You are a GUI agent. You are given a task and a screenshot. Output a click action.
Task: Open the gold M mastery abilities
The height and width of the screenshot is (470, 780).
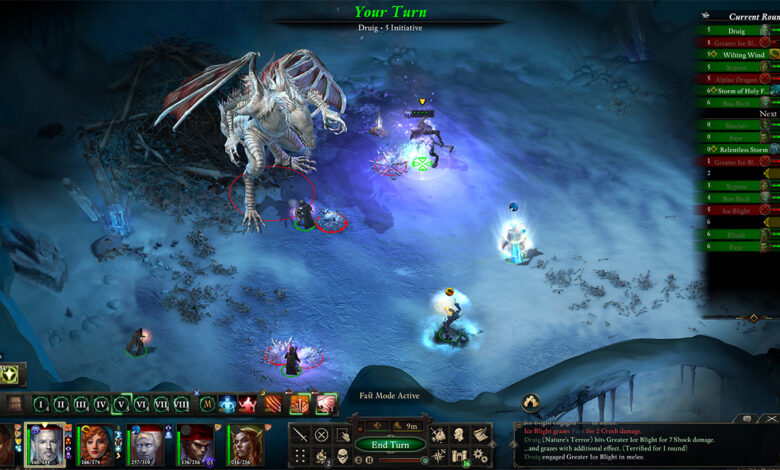point(207,404)
